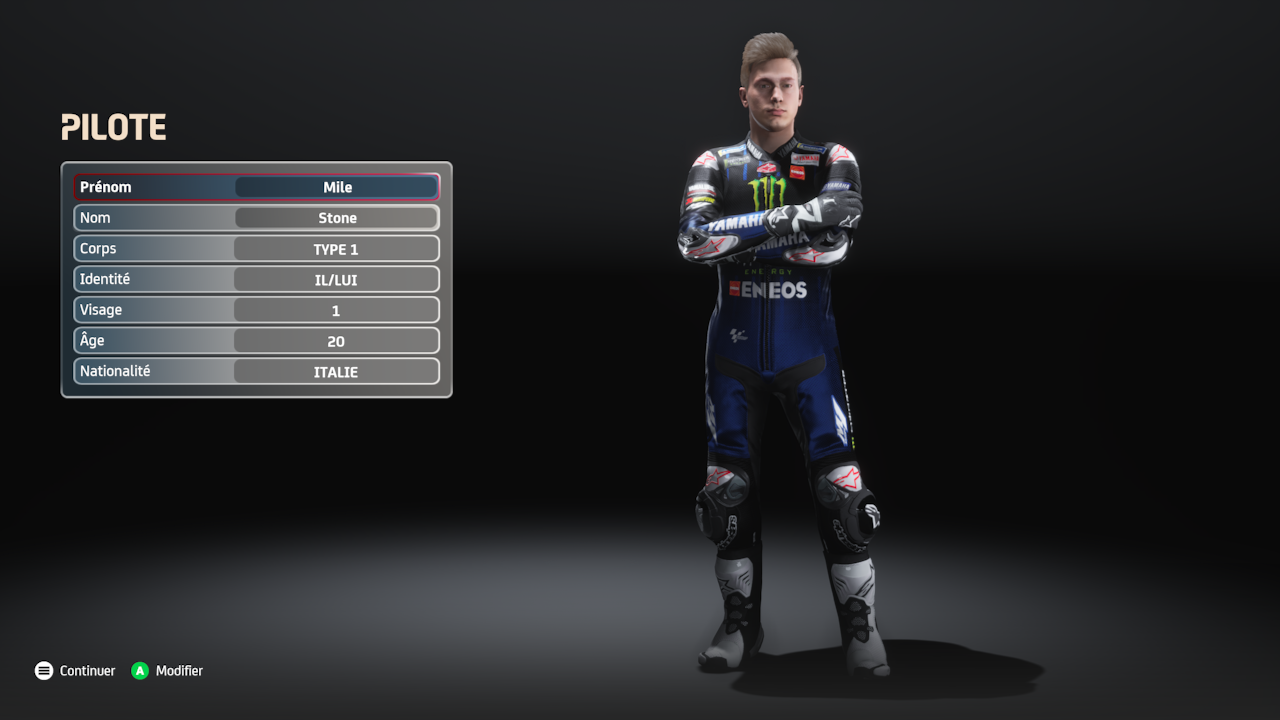Select the Identité row showing IL/LUI

click(x=336, y=280)
